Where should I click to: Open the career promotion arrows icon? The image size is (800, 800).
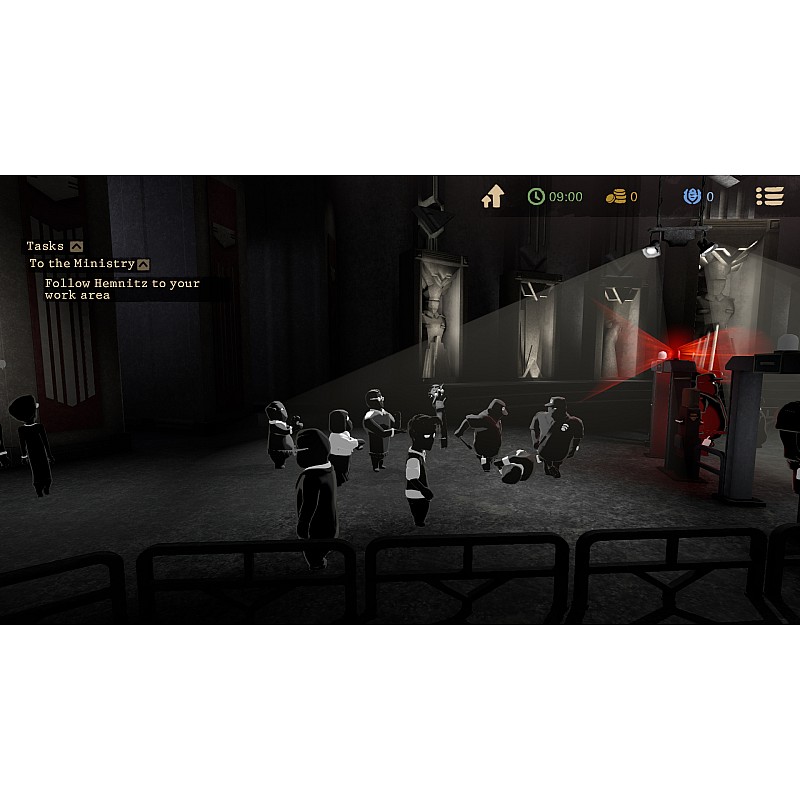492,197
